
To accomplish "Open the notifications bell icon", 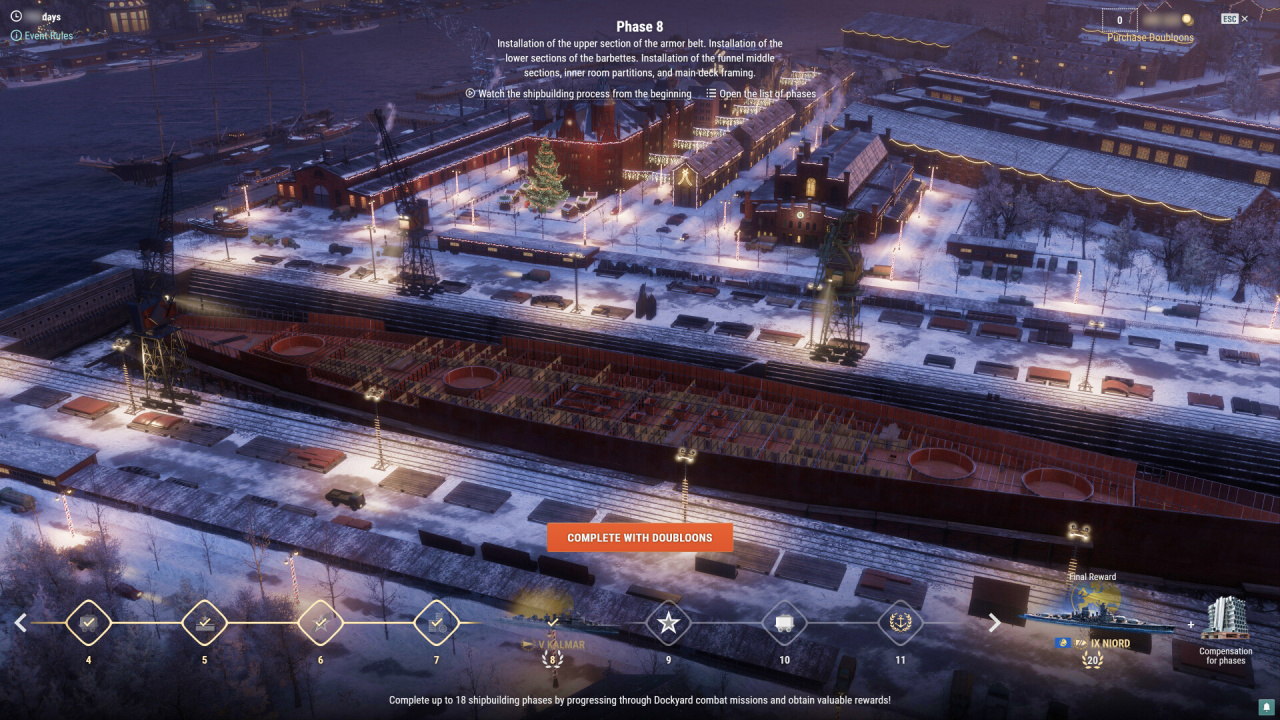I will pyautogui.click(x=1265, y=707).
